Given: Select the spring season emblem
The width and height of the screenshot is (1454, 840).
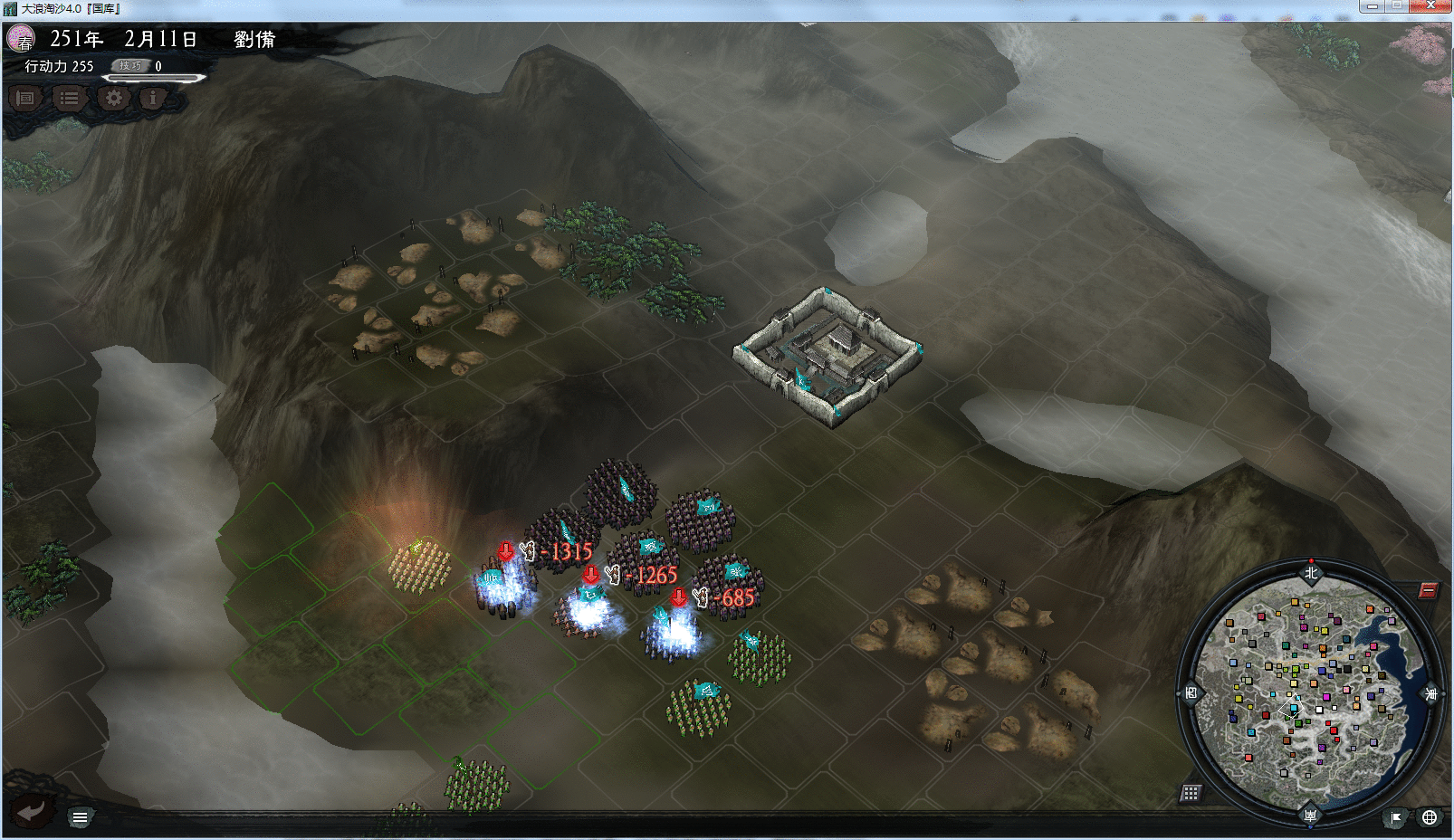Looking at the screenshot, I should 21,39.
